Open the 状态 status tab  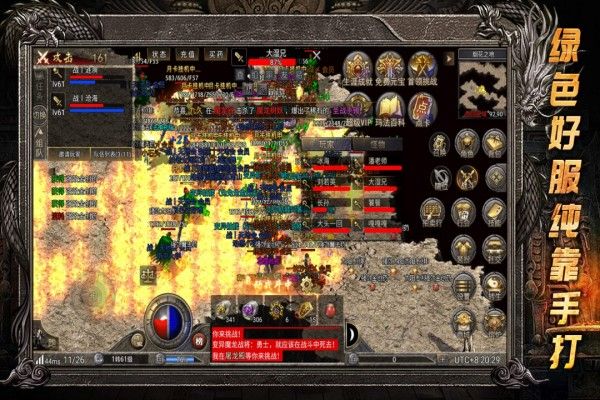pyautogui.click(x=159, y=54)
